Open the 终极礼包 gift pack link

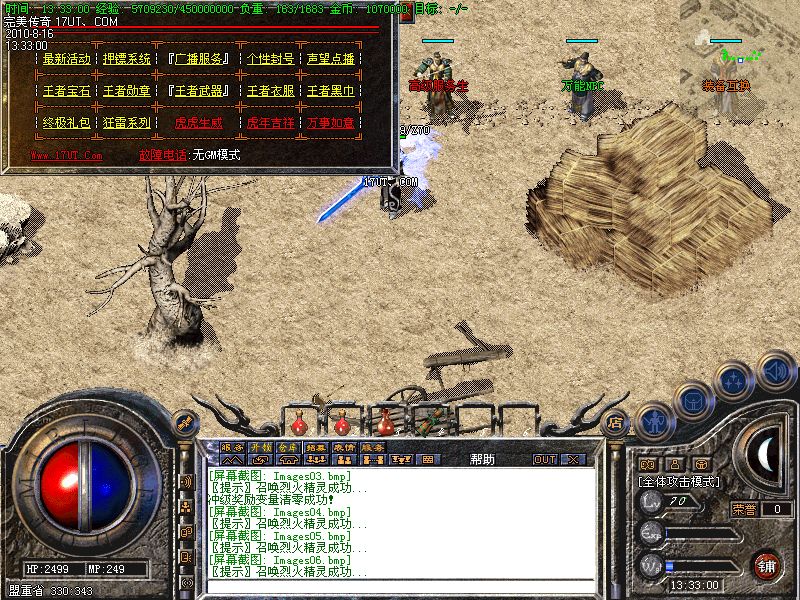coord(67,123)
